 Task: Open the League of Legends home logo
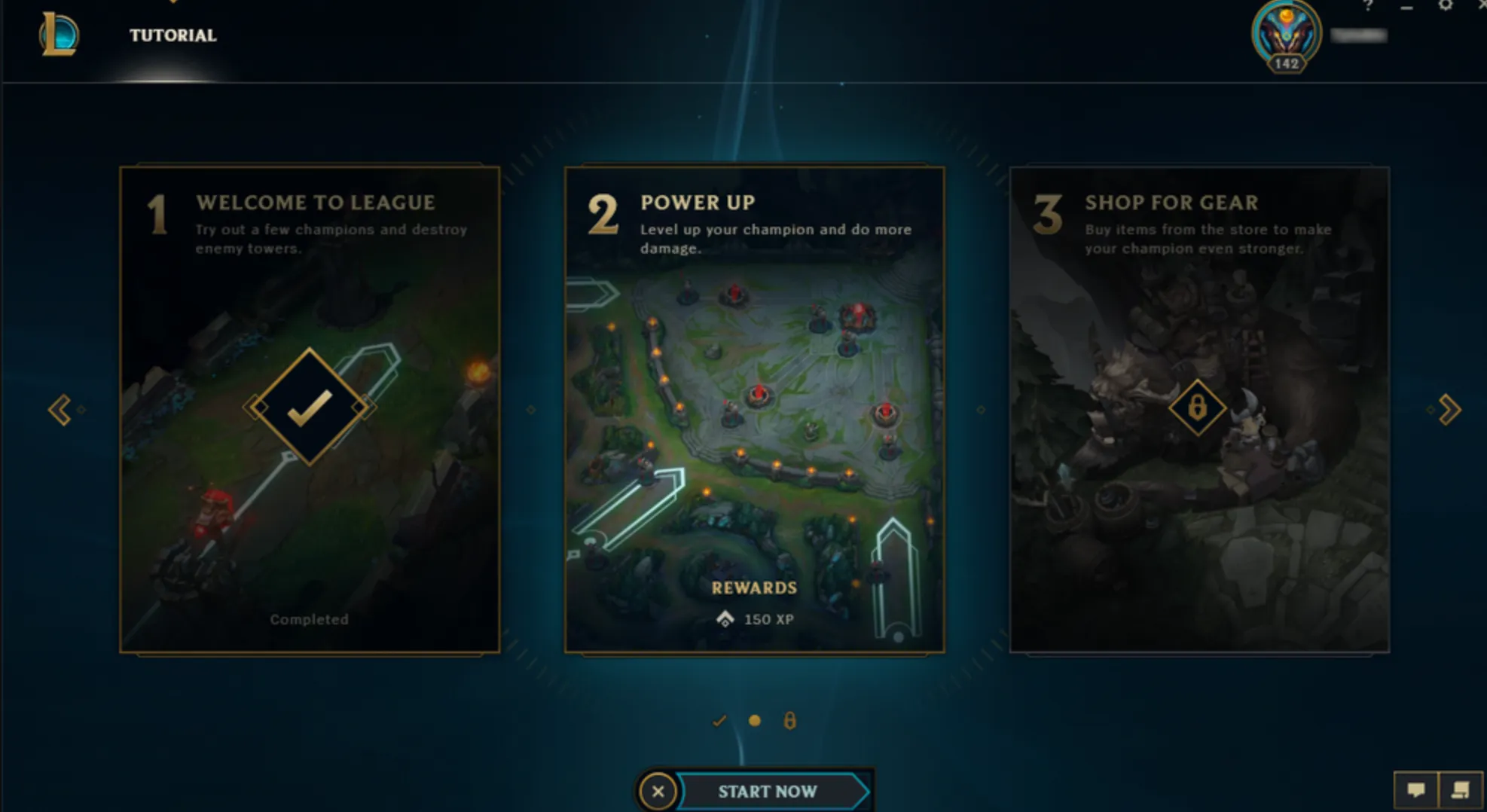click(x=57, y=35)
